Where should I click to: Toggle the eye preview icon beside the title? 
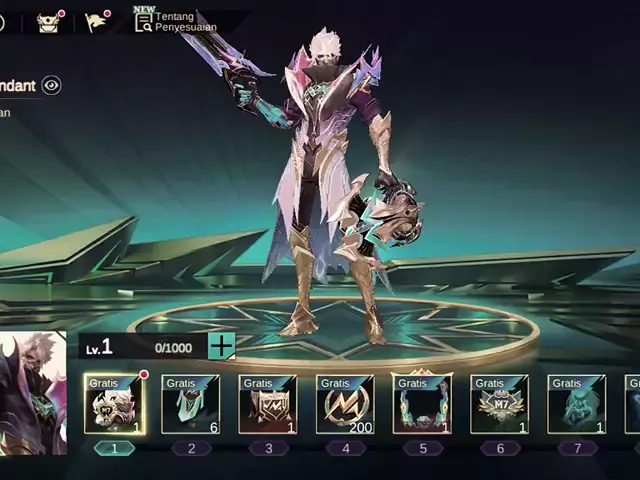click(51, 86)
